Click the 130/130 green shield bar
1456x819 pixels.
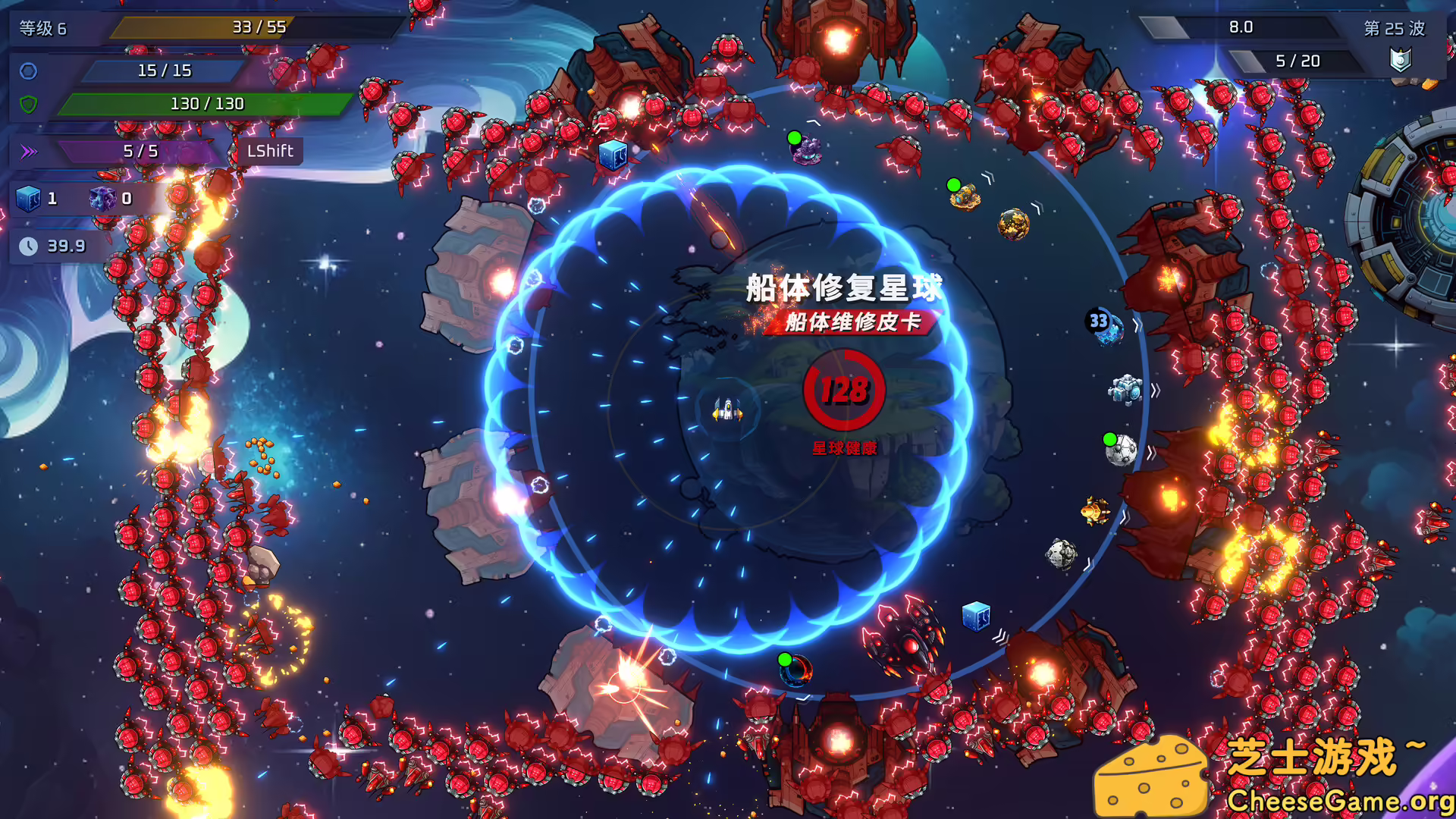(207, 104)
